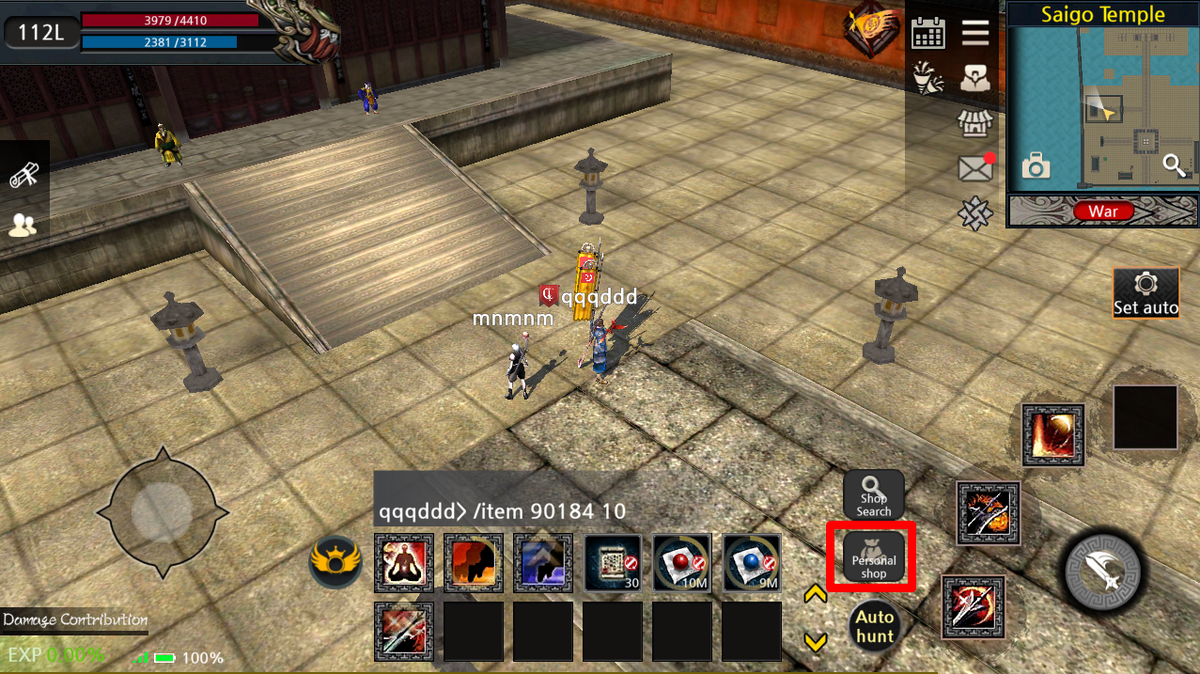
Task: Switch hotbar page with the yellow up arrow
Action: coord(815,595)
